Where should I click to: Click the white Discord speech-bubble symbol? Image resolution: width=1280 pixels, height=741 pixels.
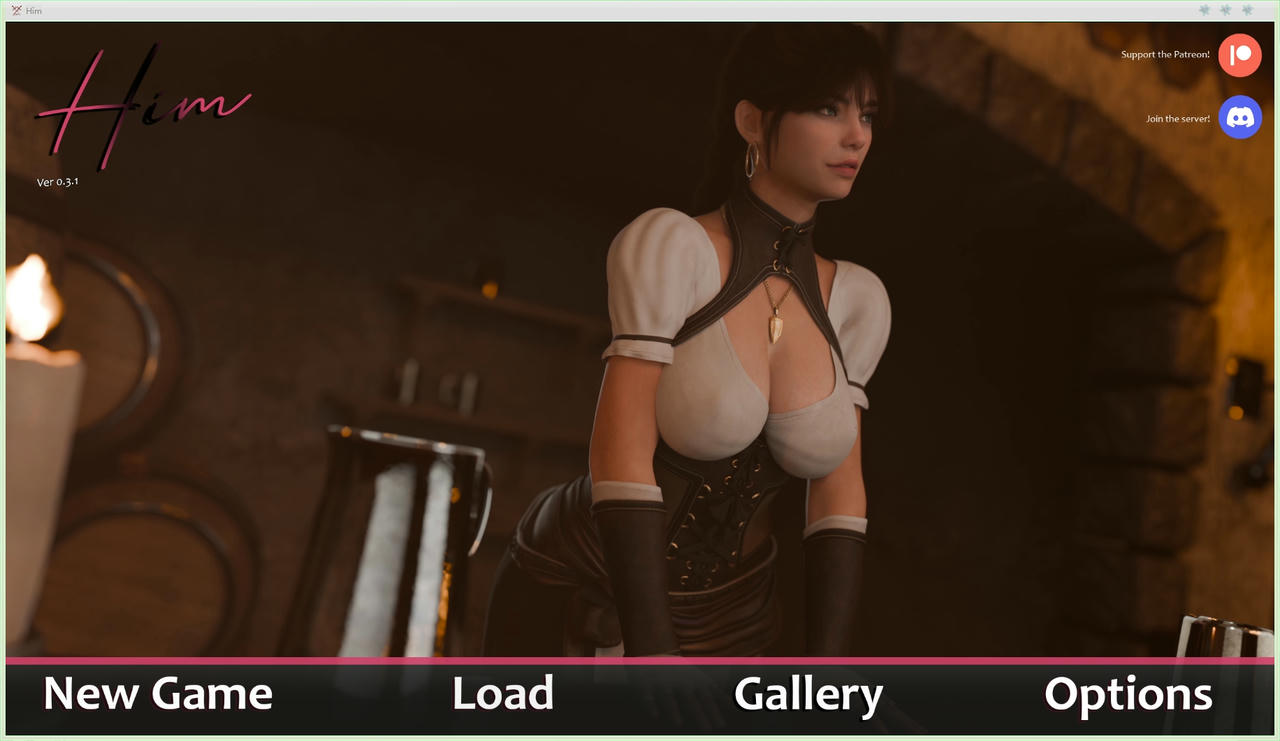[1239, 117]
